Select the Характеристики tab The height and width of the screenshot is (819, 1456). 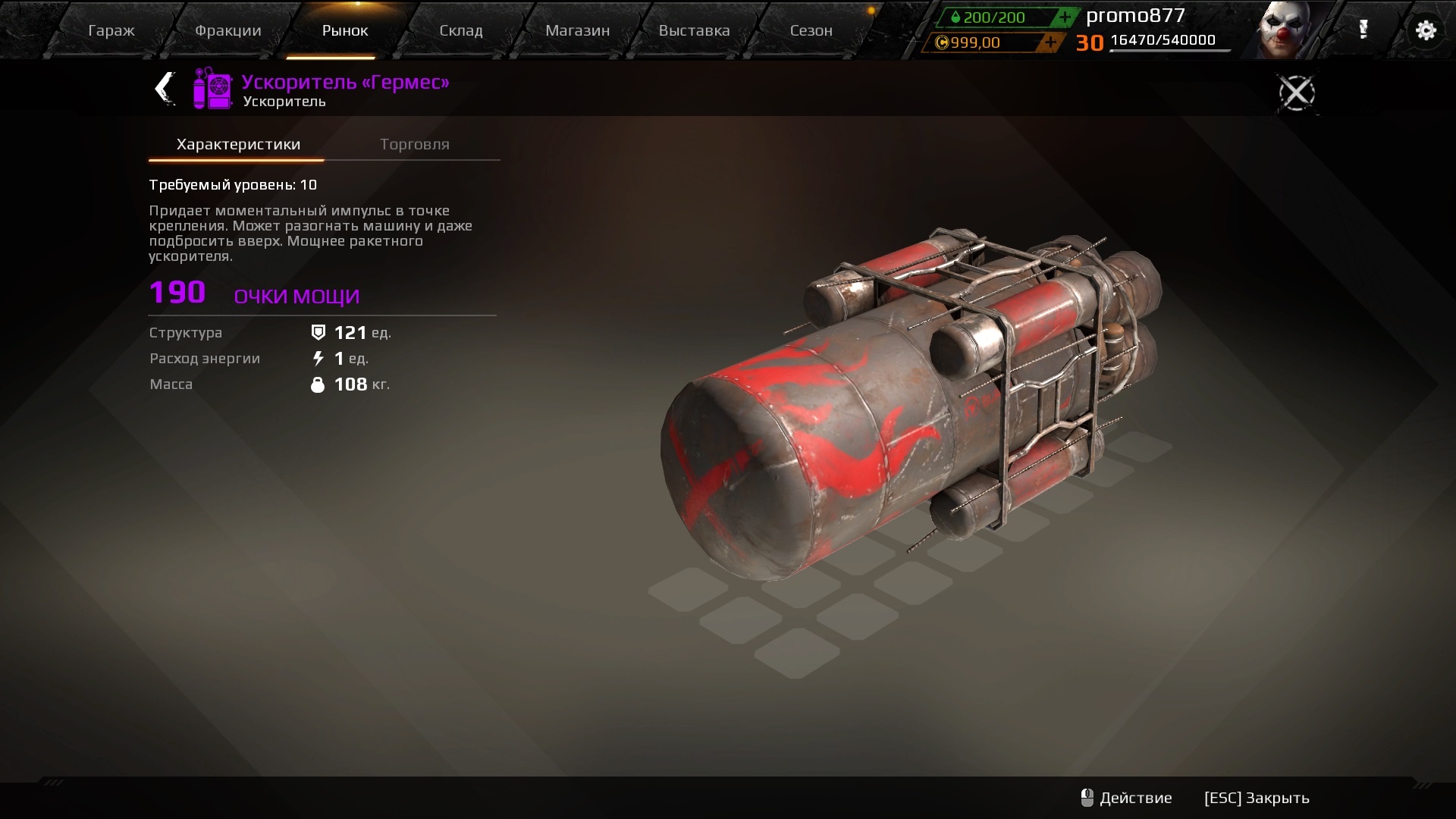(238, 144)
